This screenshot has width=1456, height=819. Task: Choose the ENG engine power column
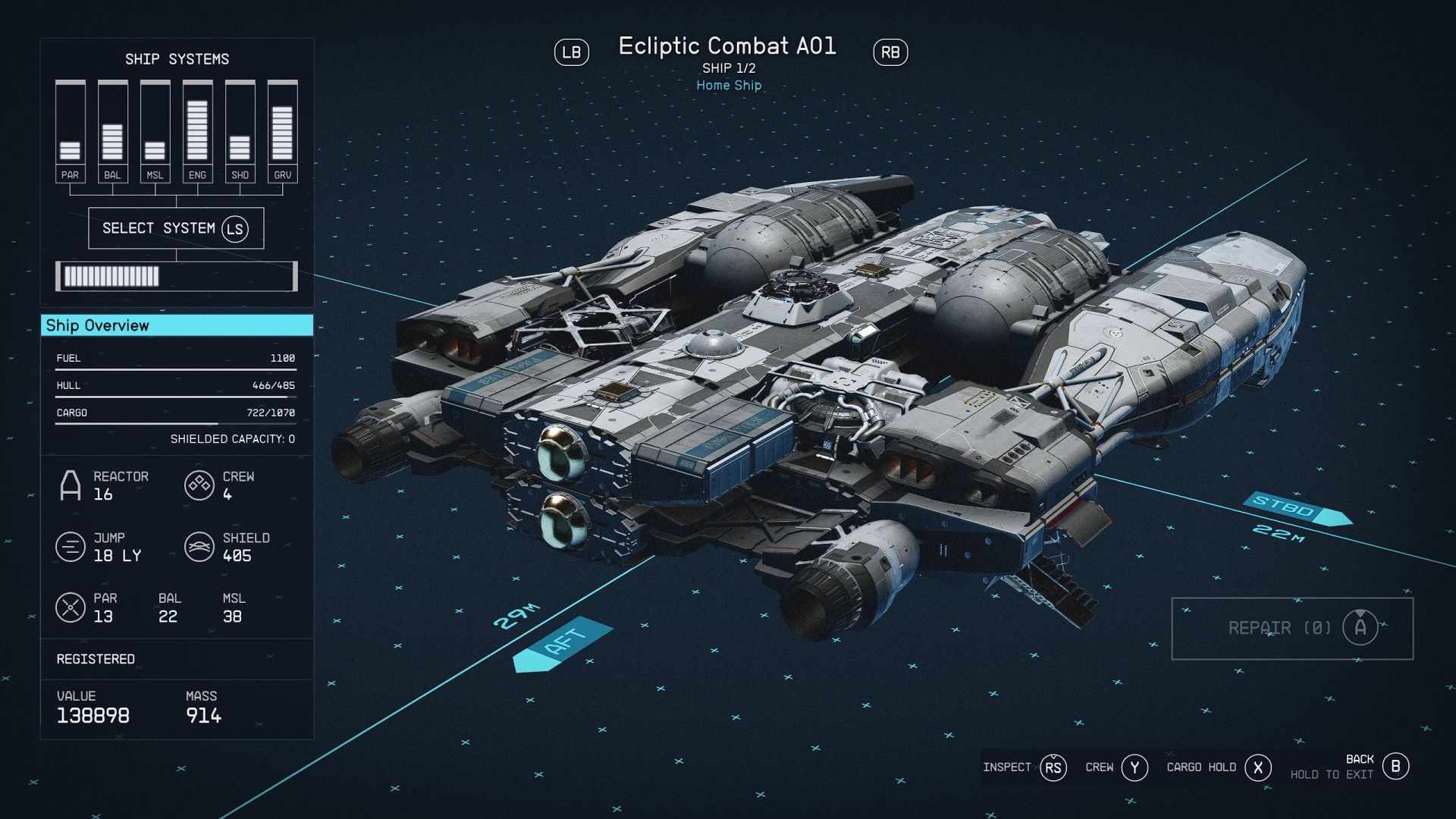click(x=197, y=131)
